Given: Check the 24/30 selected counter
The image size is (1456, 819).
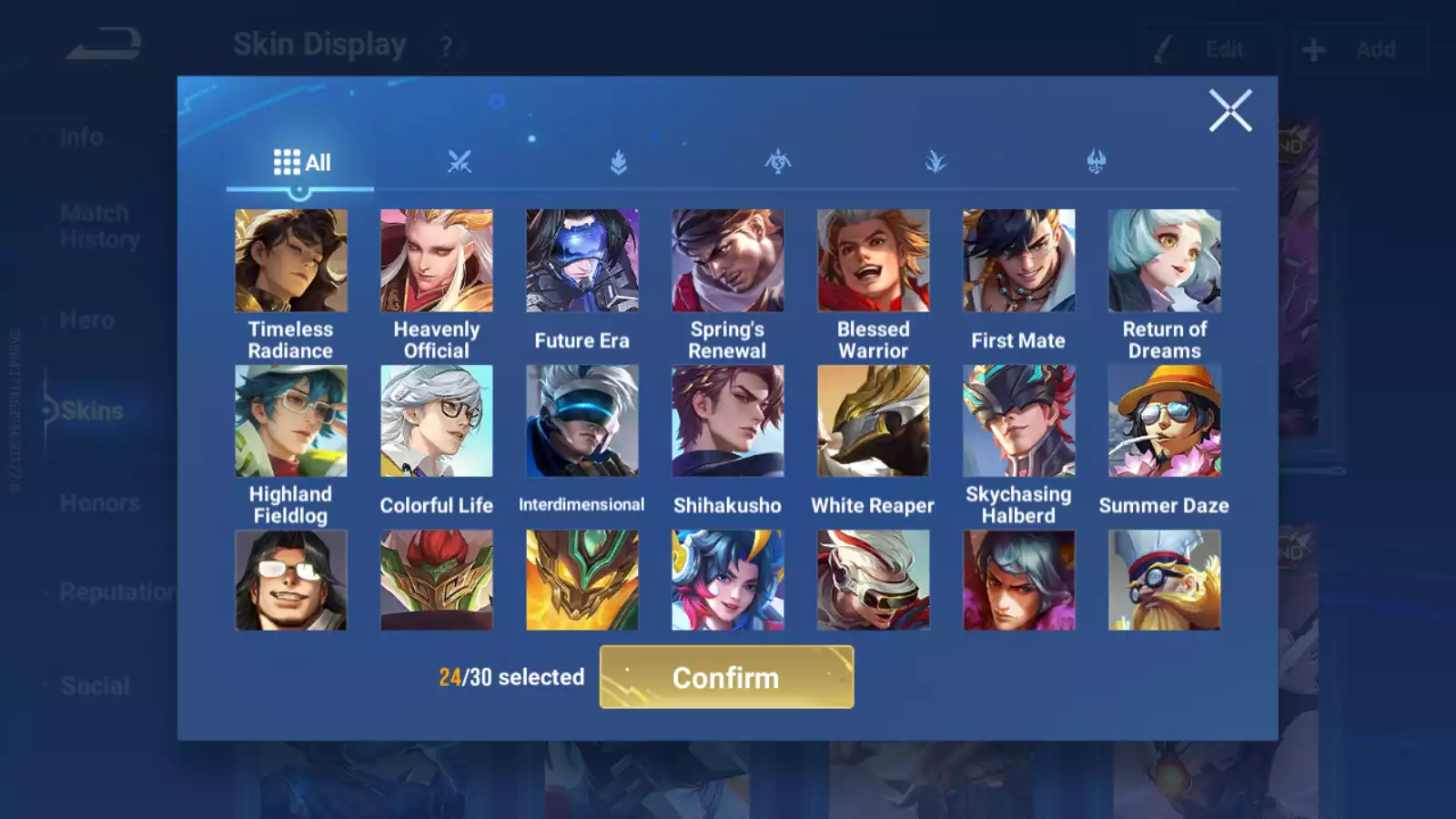Looking at the screenshot, I should [512, 677].
